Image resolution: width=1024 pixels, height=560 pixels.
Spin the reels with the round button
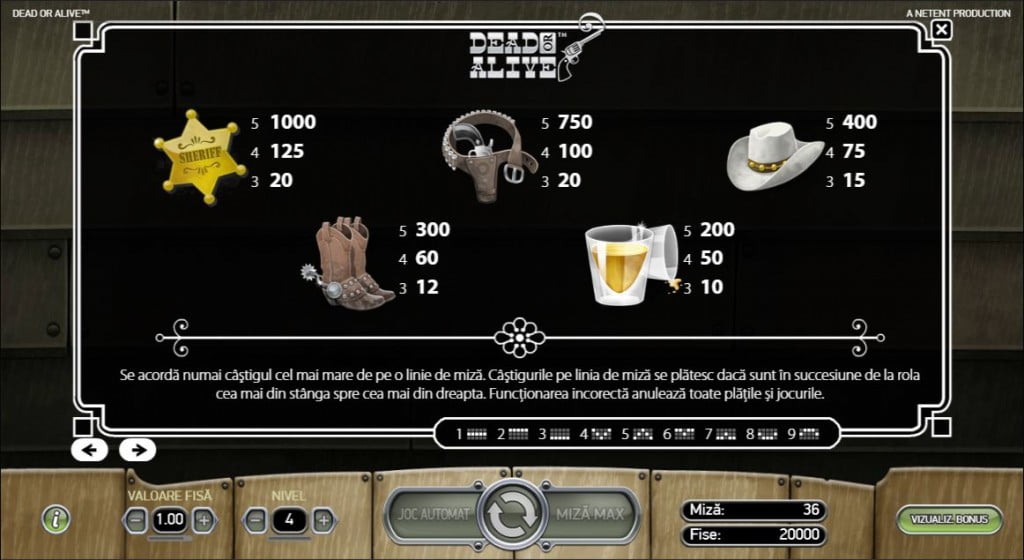(x=511, y=514)
